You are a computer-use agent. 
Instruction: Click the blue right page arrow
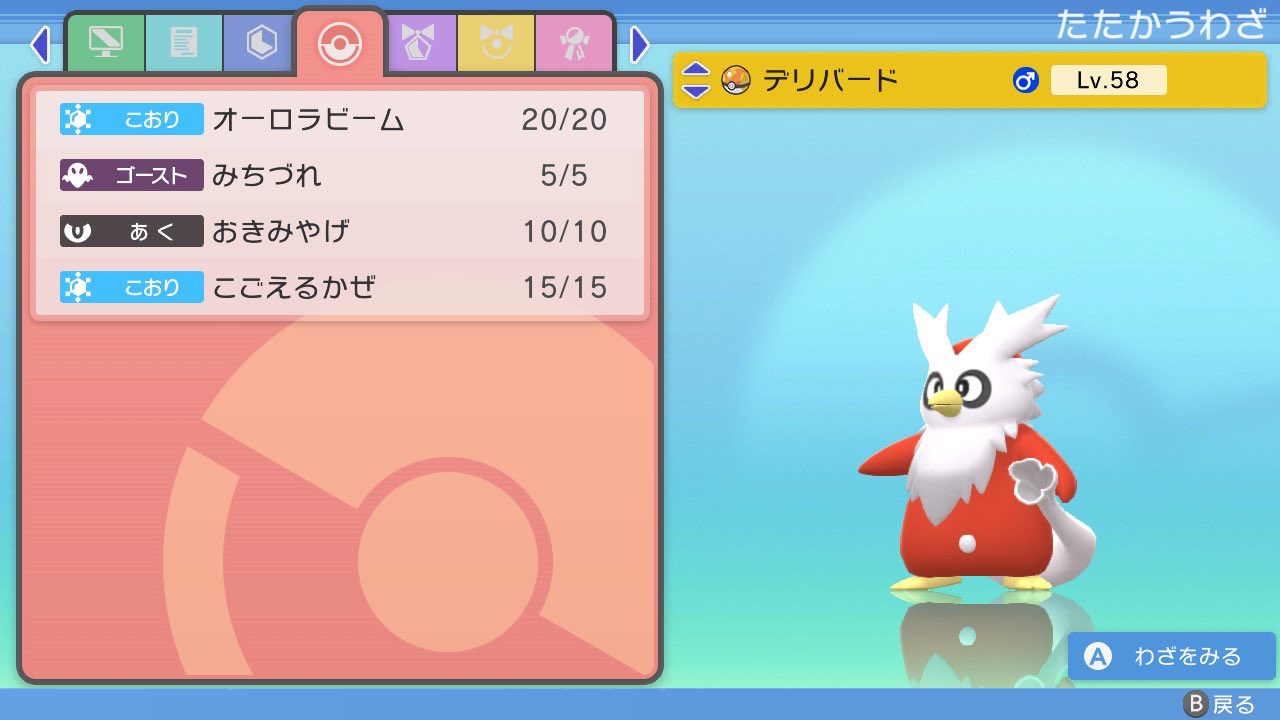click(x=640, y=46)
